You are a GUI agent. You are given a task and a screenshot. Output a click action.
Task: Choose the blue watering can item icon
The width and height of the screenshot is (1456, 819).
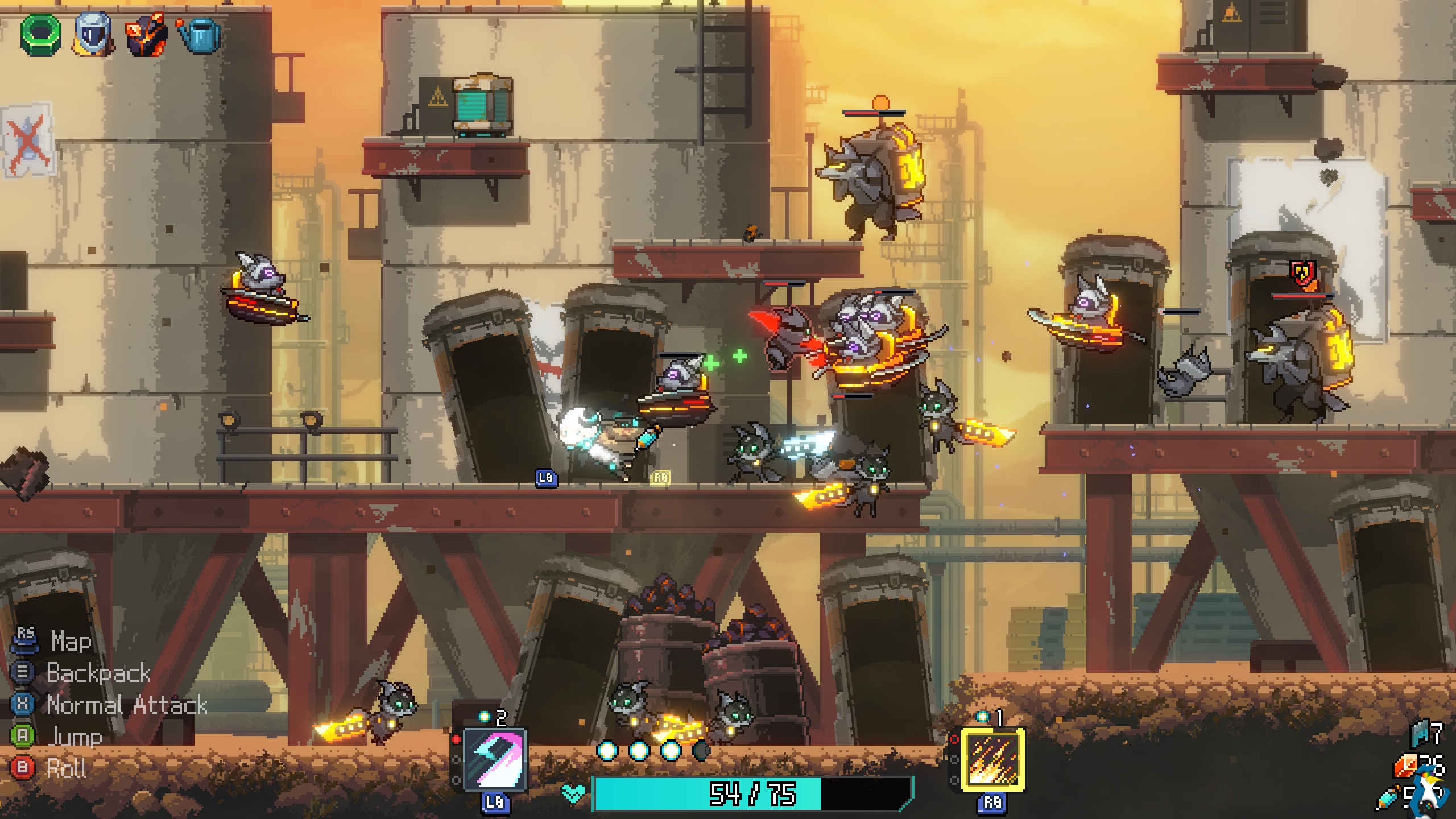point(199,35)
